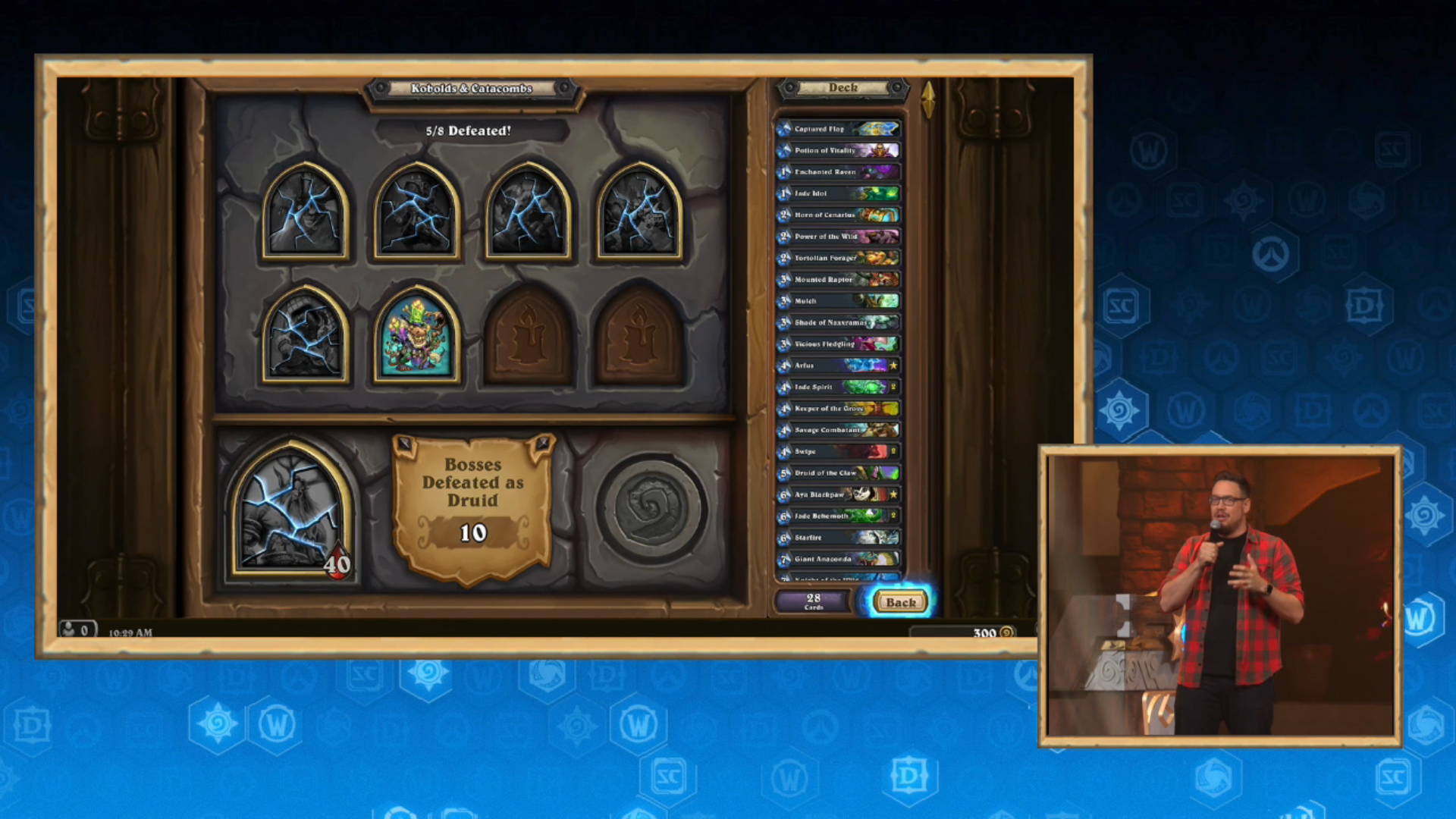Select the Tortollan Forager card row
This screenshot has width=1456, height=819.
point(838,258)
